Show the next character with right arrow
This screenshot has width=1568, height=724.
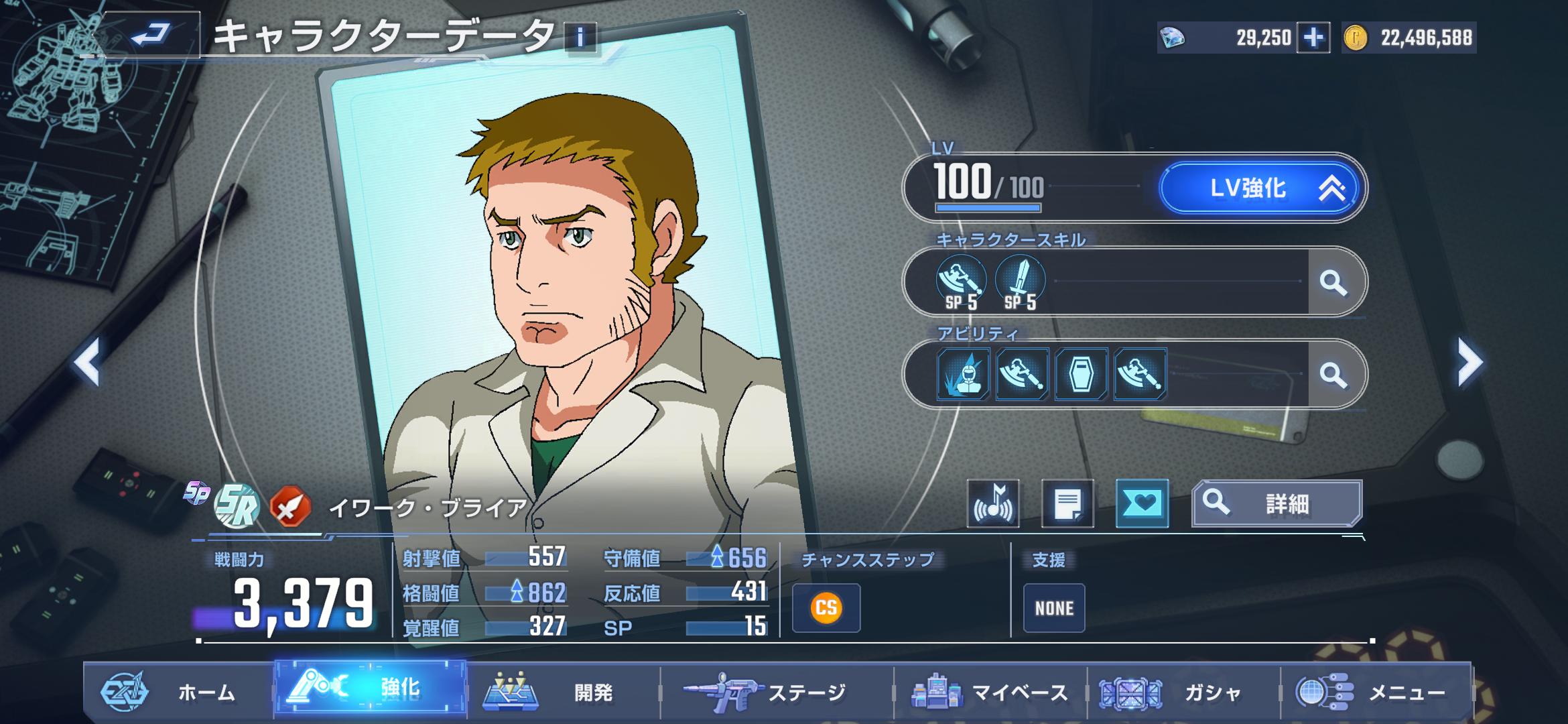pyautogui.click(x=1469, y=362)
